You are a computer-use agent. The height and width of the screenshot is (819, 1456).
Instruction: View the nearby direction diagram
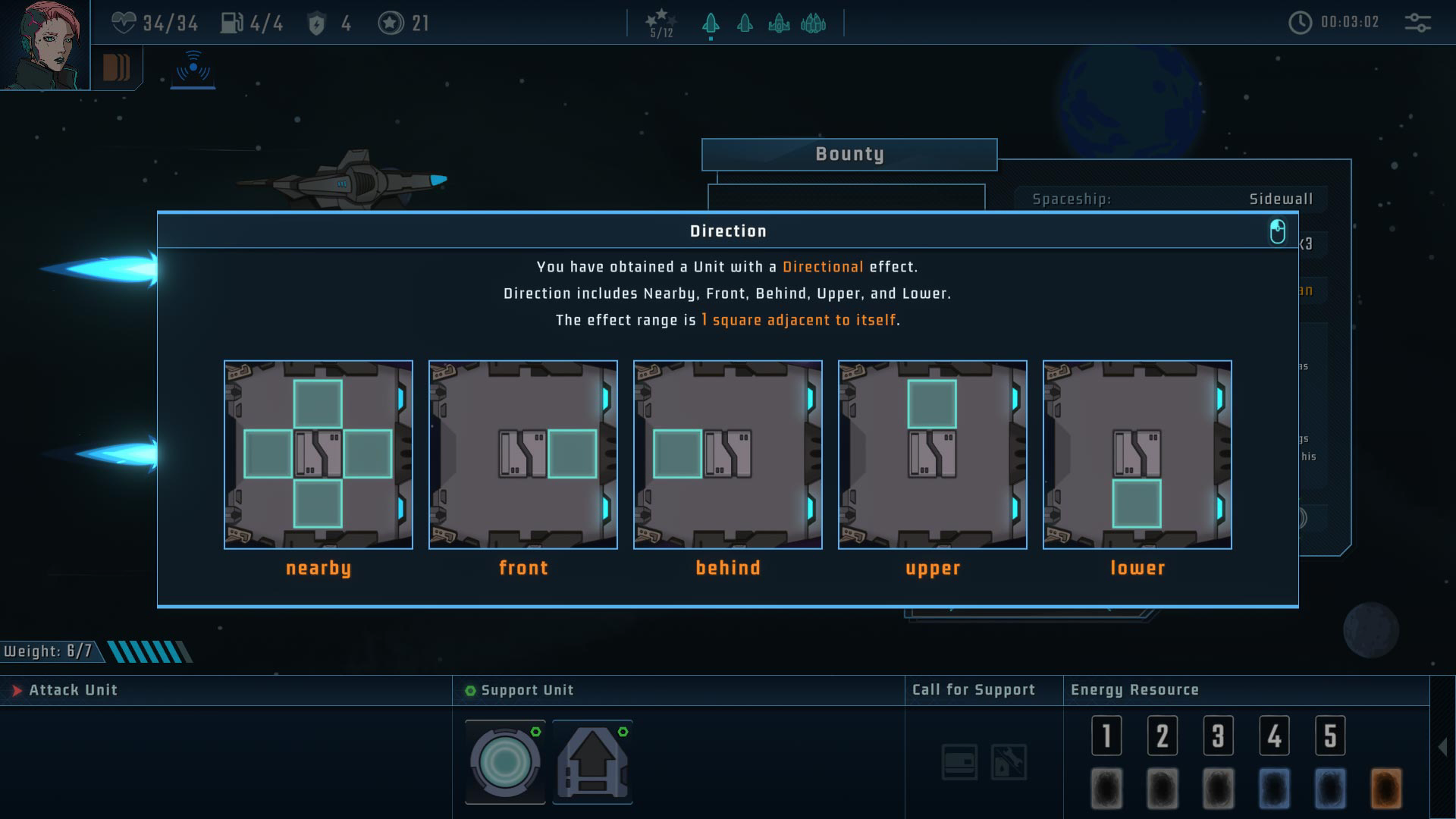point(318,454)
